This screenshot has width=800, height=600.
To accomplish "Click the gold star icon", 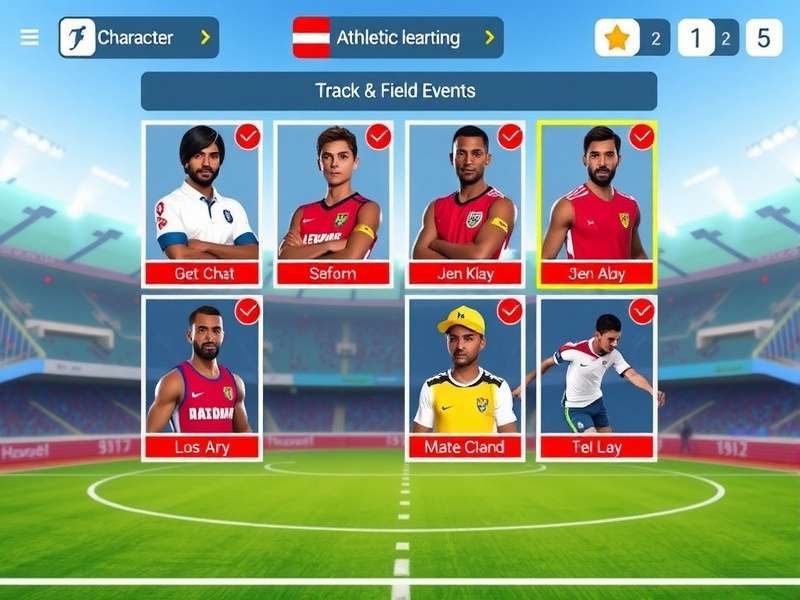I will tap(617, 38).
